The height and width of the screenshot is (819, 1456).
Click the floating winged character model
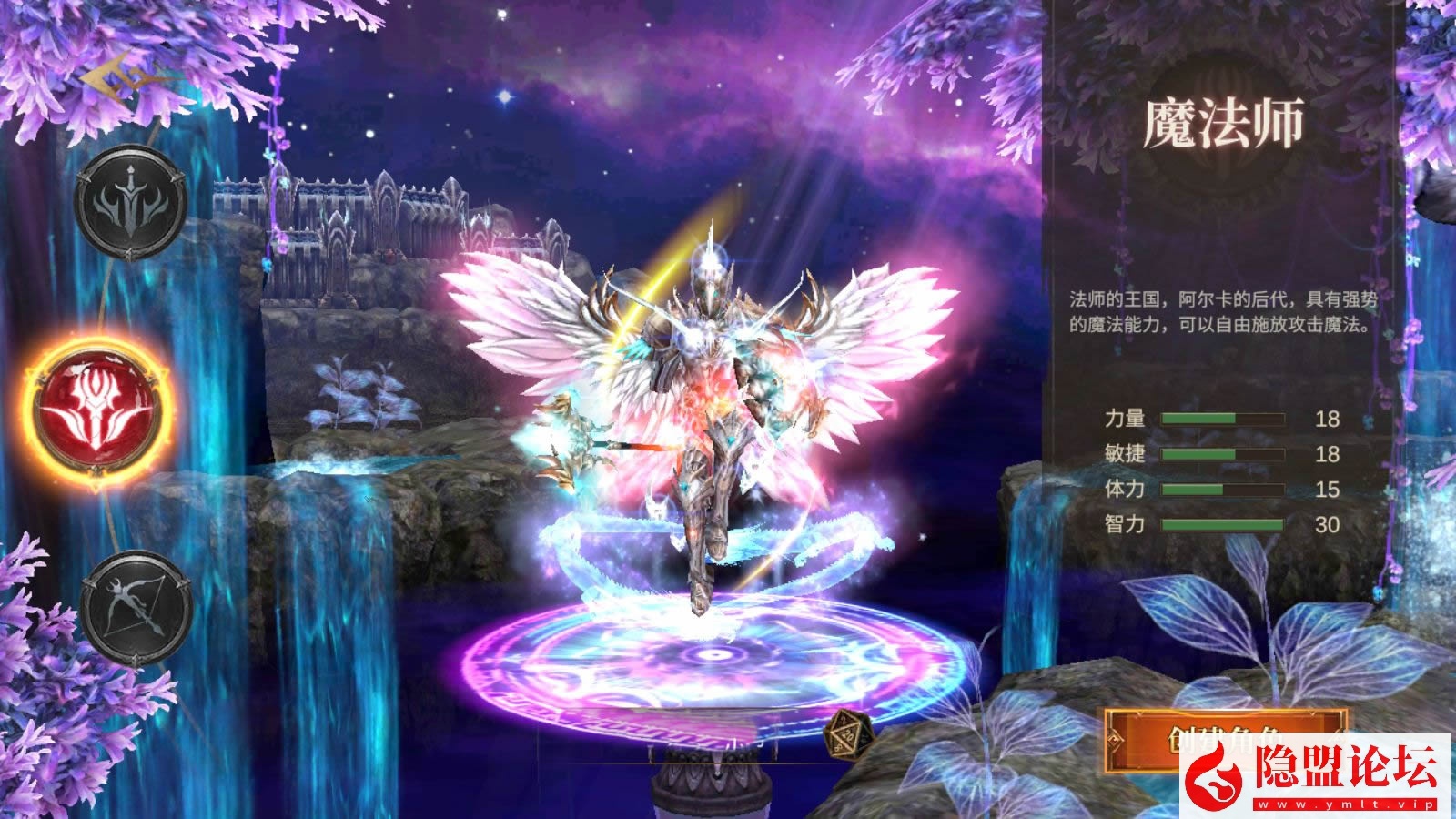(x=710, y=409)
